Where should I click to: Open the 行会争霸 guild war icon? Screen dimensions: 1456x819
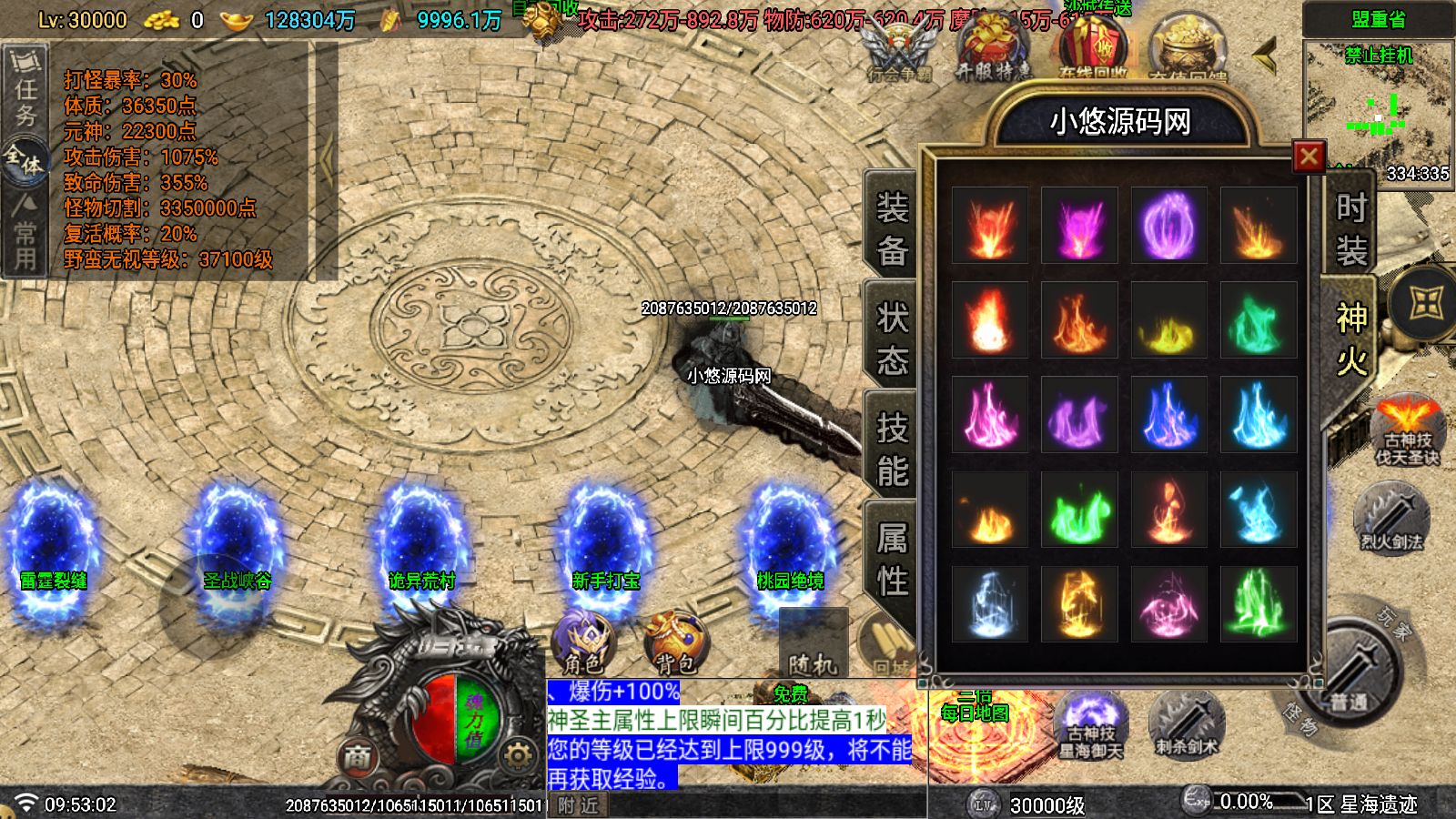click(x=899, y=53)
